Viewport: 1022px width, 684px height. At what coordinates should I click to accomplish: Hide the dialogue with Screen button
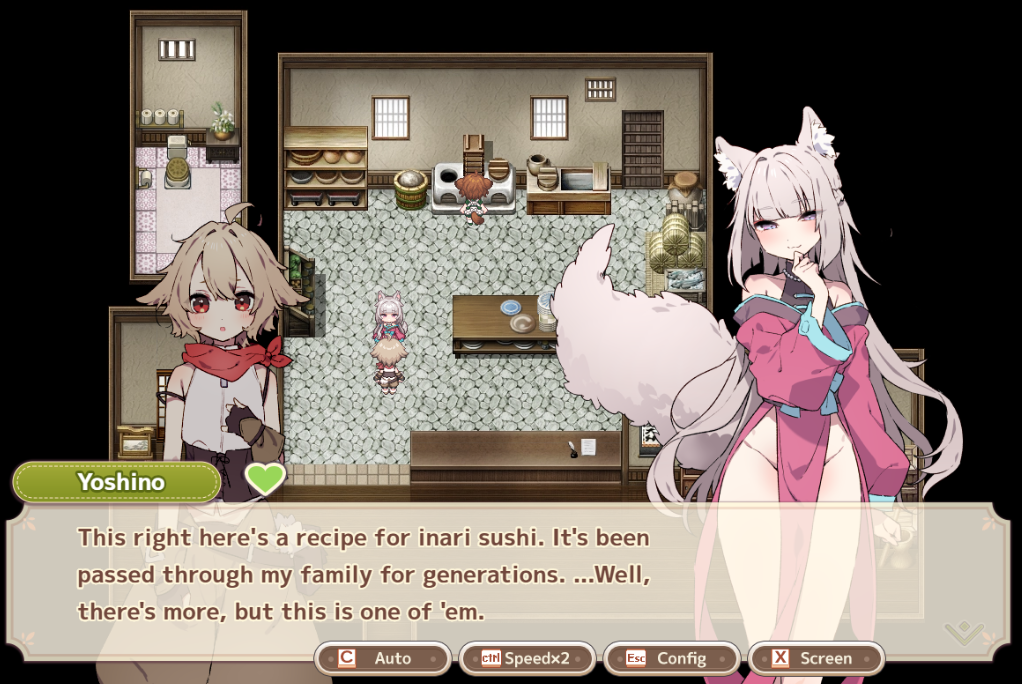(815, 658)
